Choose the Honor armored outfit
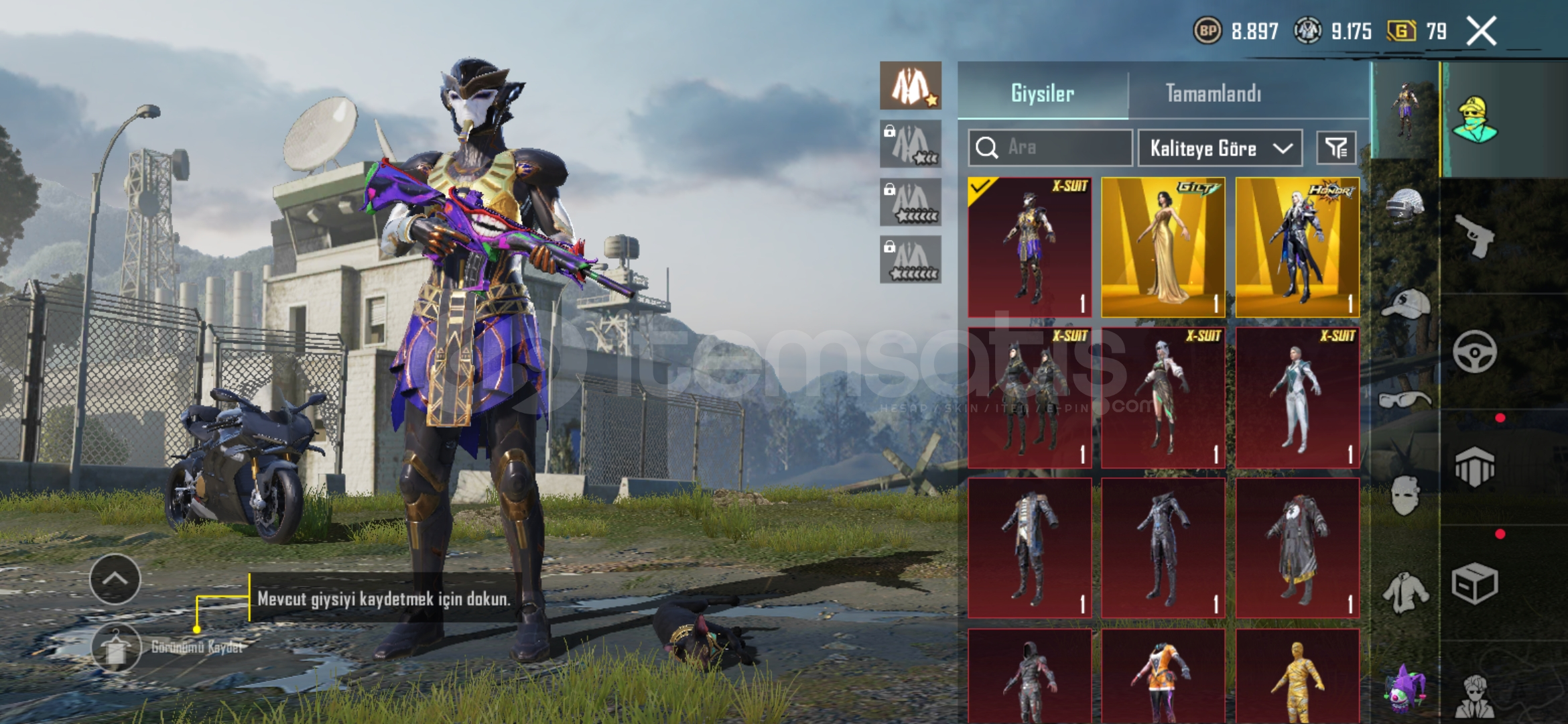Screen dimensions: 1568x724 pyautogui.click(x=1297, y=247)
